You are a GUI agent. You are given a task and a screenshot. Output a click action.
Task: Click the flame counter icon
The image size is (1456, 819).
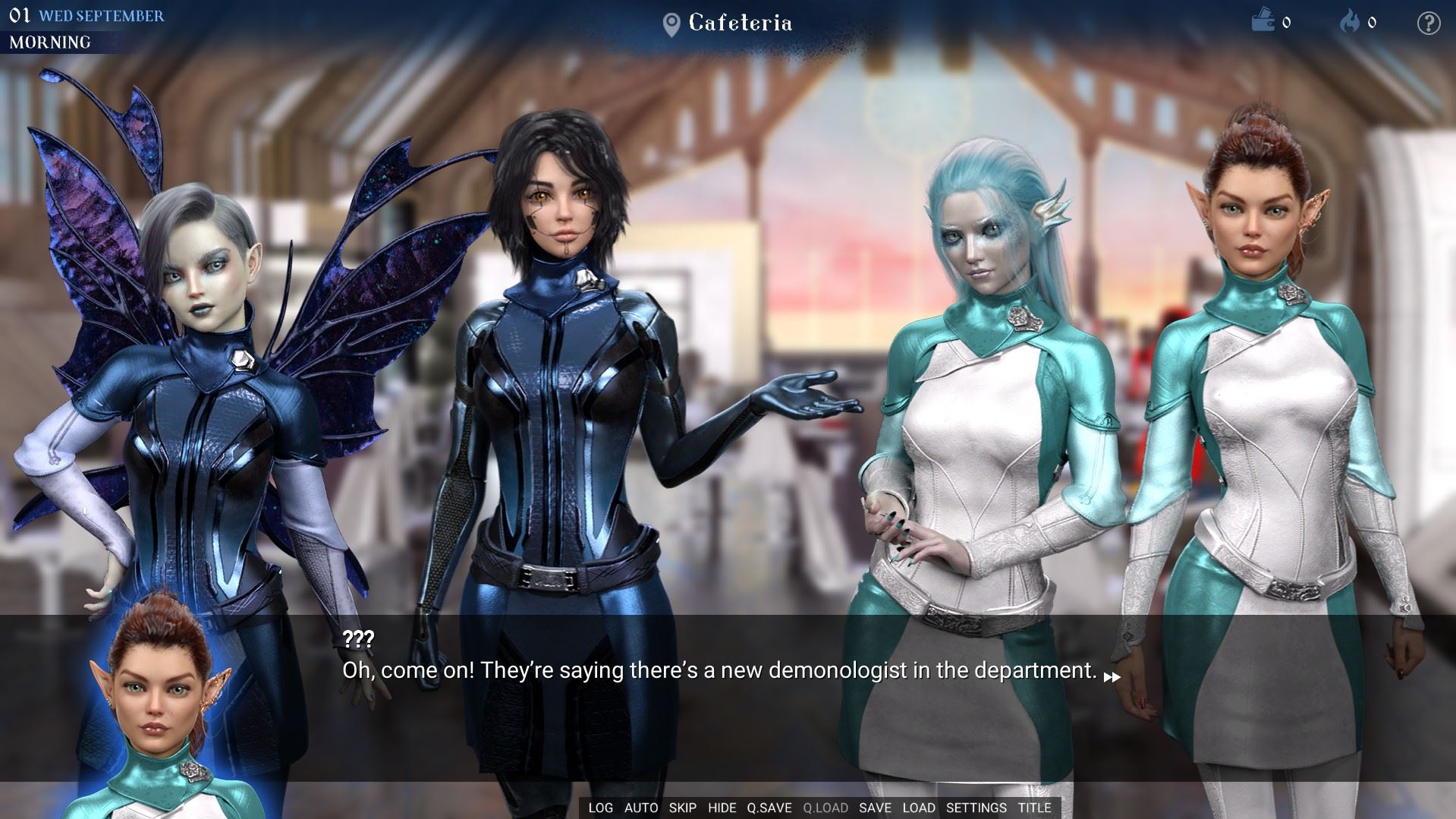tap(1350, 21)
